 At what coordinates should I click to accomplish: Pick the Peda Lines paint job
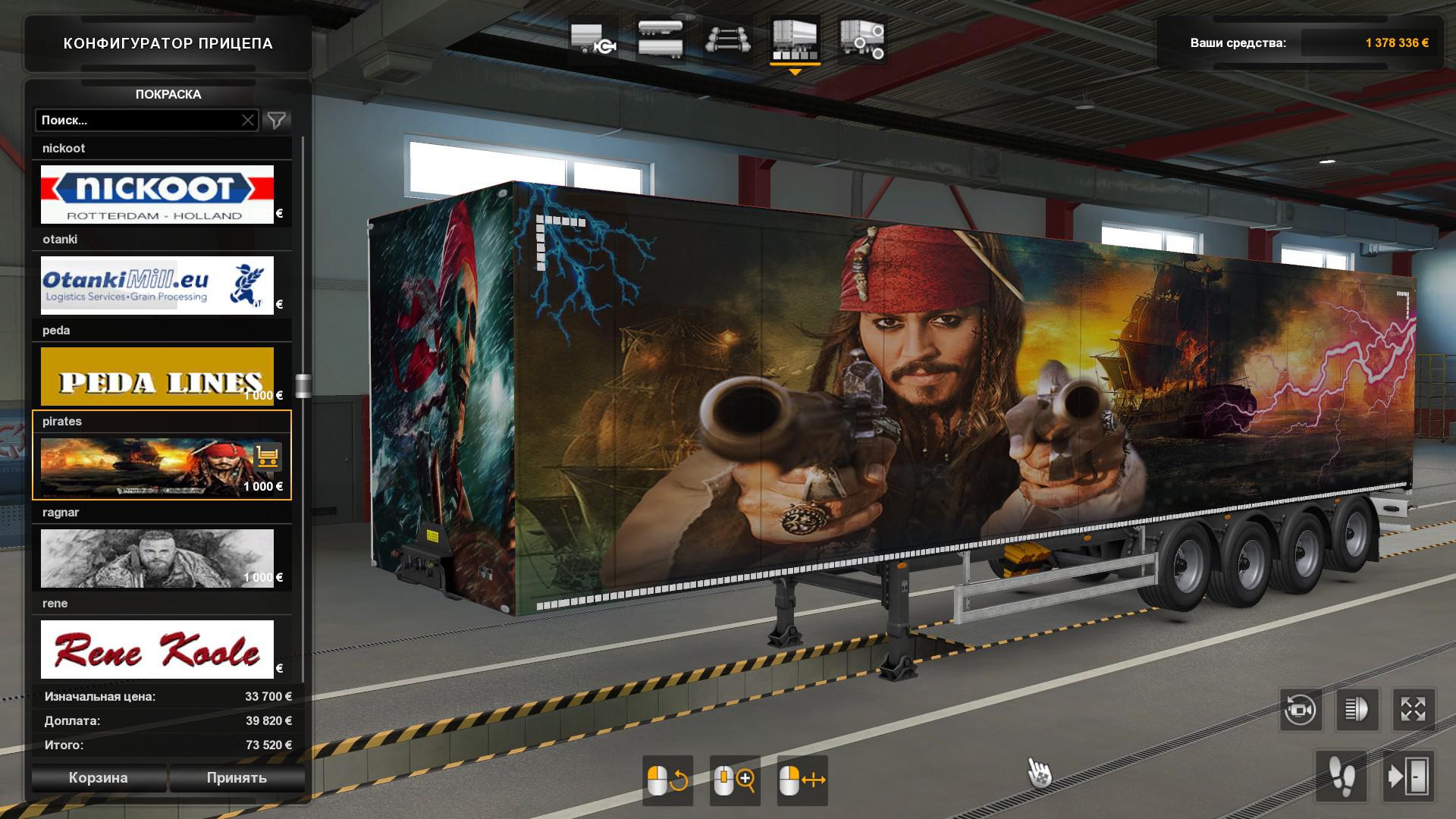coord(157,376)
